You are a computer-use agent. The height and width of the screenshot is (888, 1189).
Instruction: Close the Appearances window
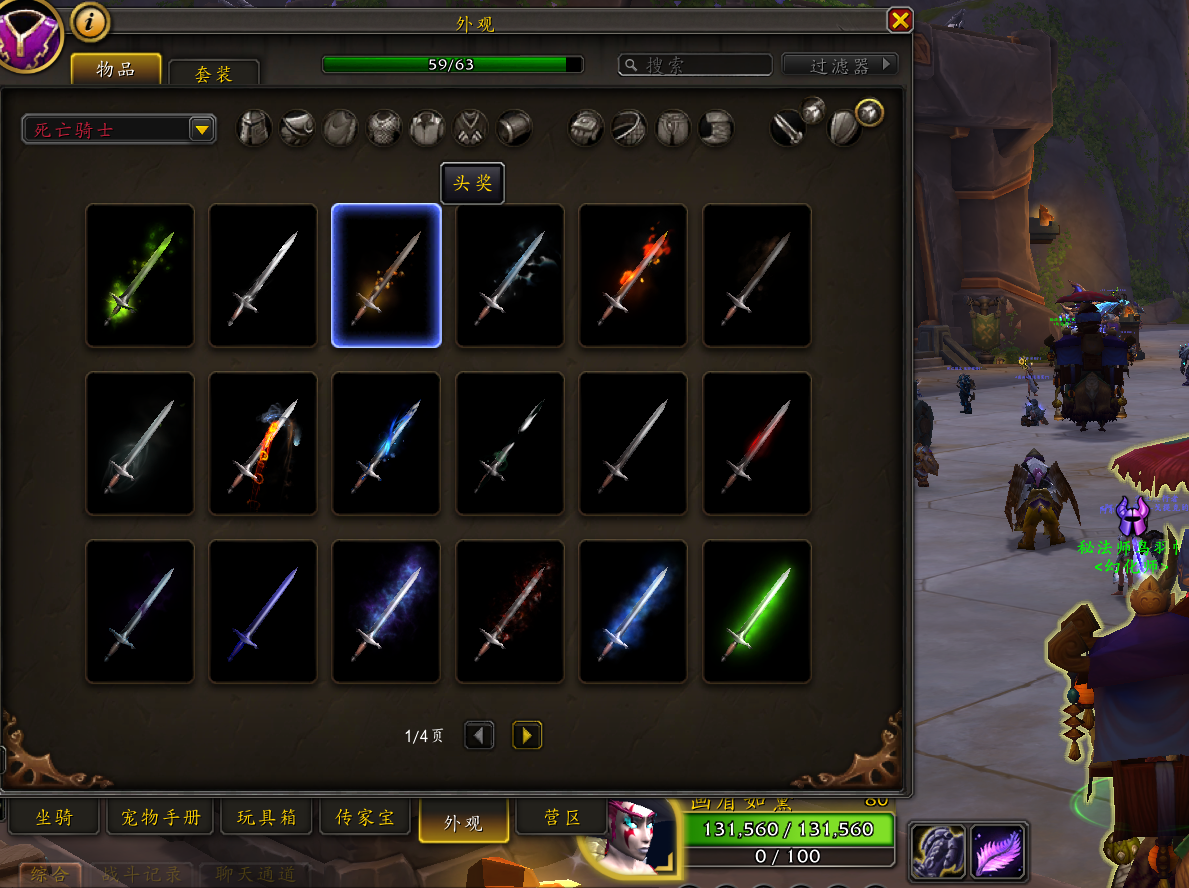coord(900,20)
